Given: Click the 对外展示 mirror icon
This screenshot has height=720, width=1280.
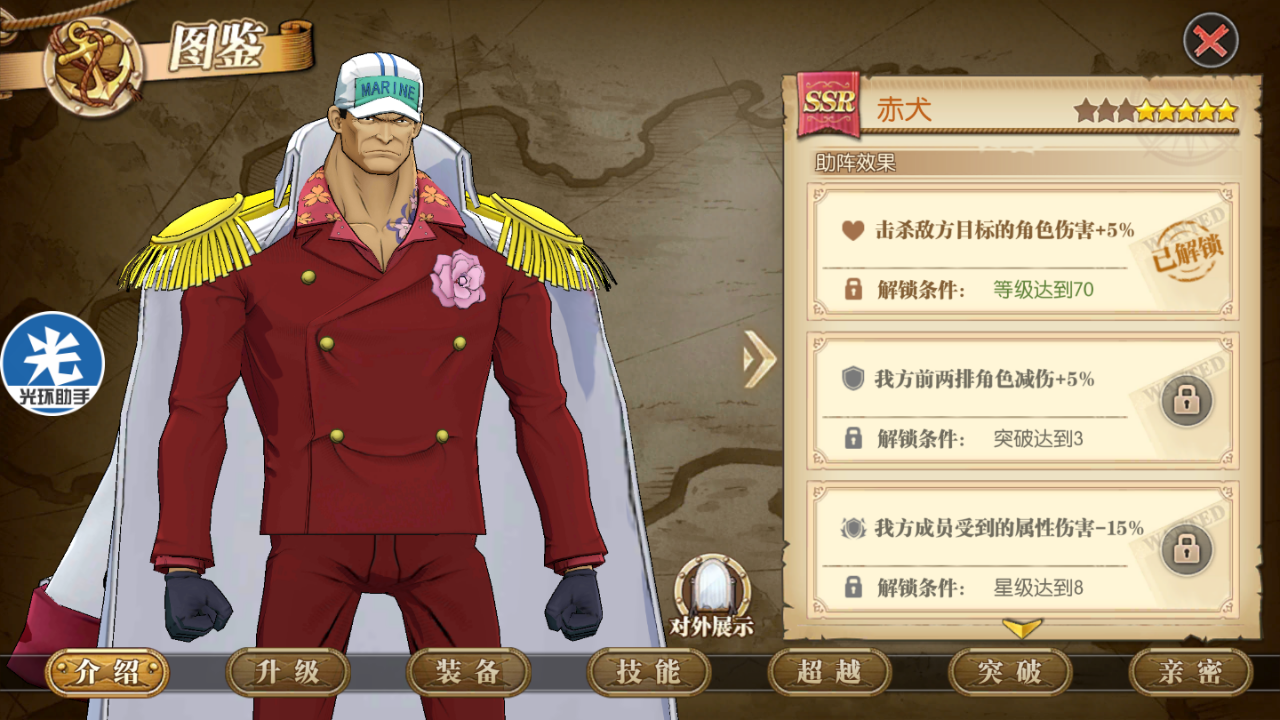Looking at the screenshot, I should point(711,589).
